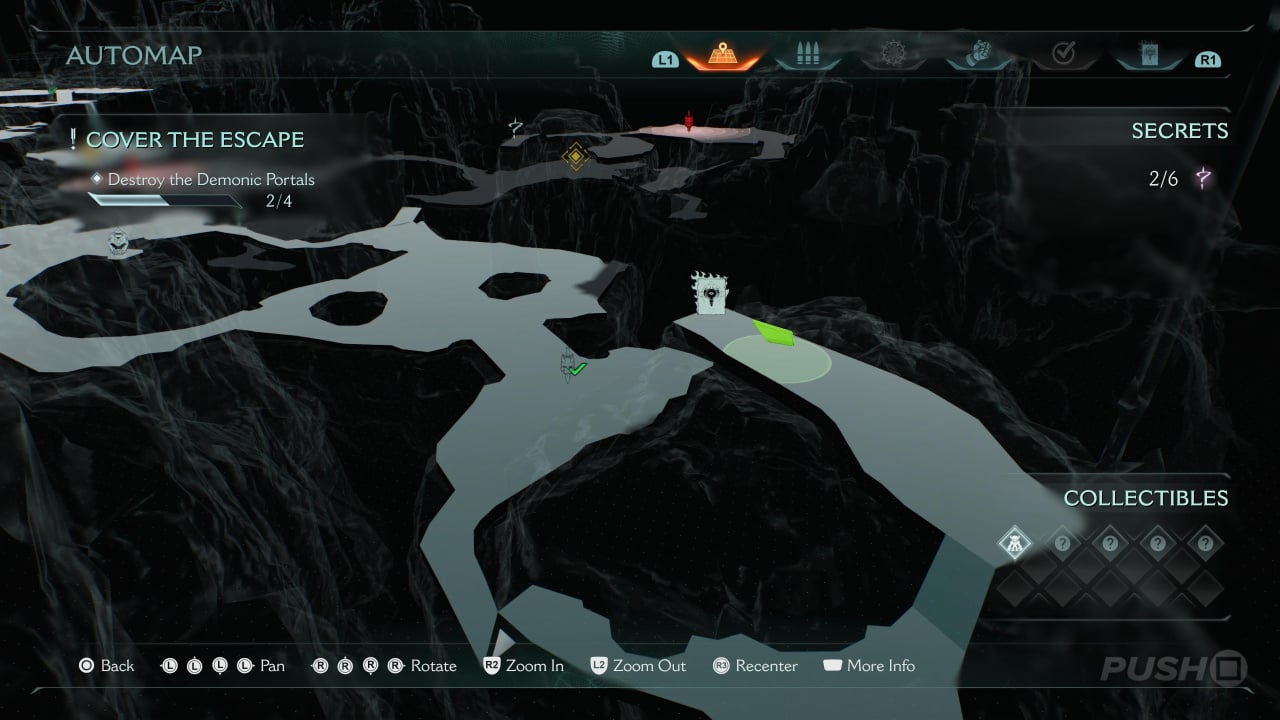Click the flaming demonic portal marker
1280x720 pixels.
pos(709,294)
